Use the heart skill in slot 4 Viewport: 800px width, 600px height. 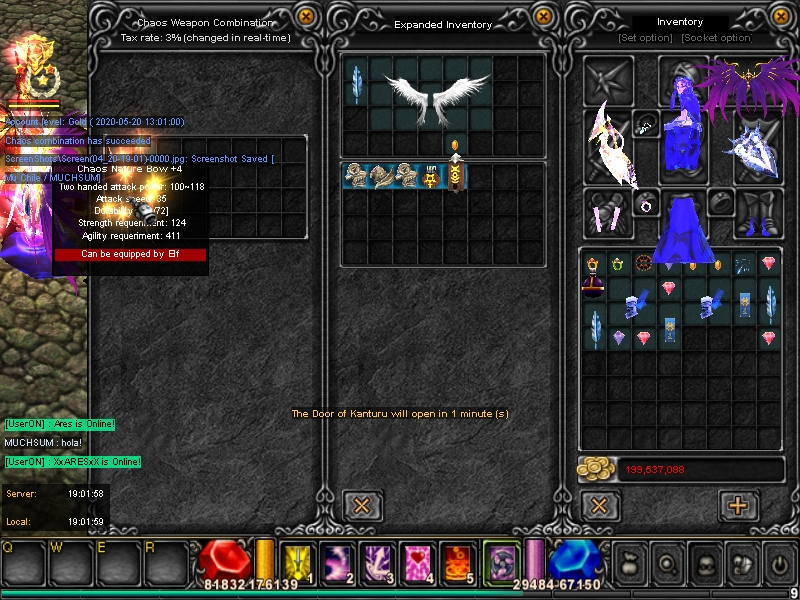click(415, 561)
